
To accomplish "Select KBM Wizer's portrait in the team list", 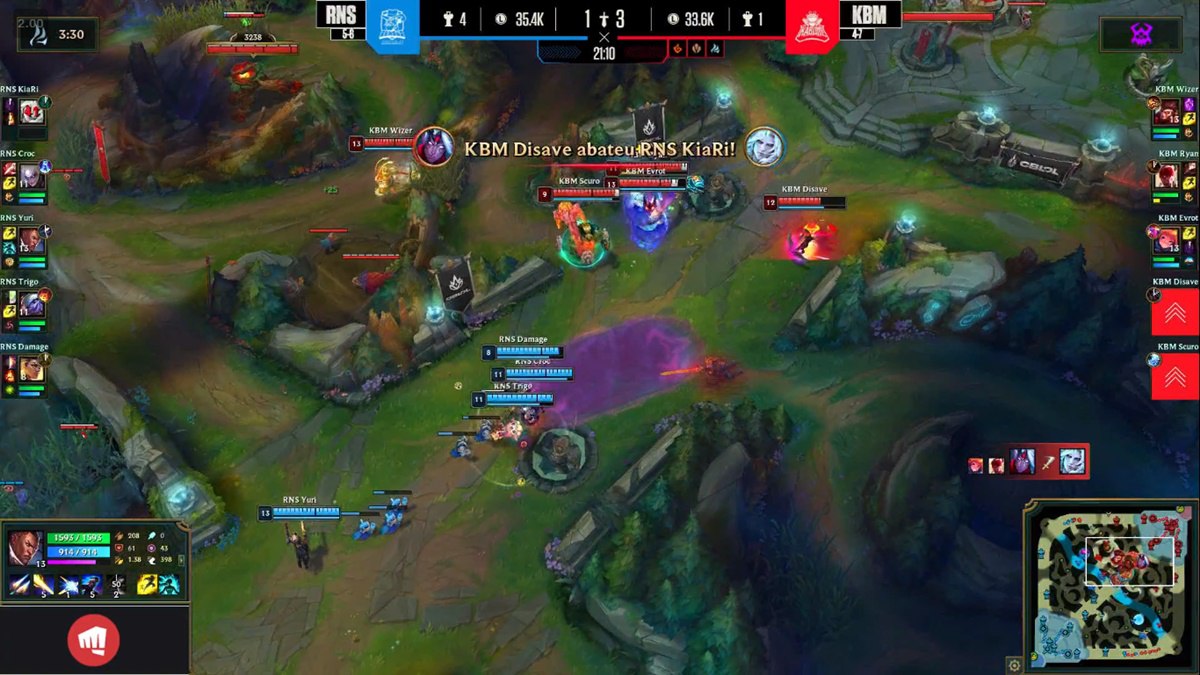I will coord(1167,111).
